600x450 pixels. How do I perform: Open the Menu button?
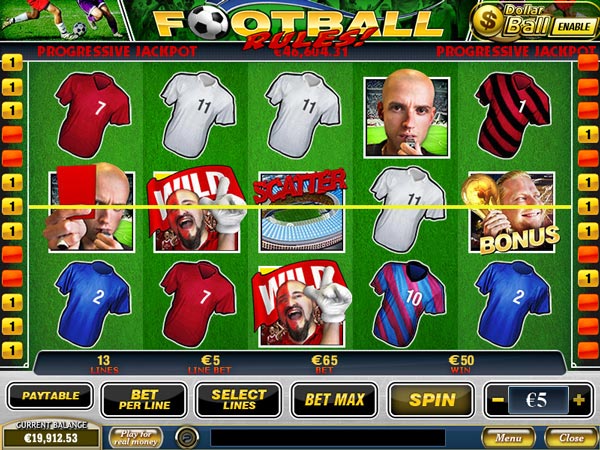[508, 437]
